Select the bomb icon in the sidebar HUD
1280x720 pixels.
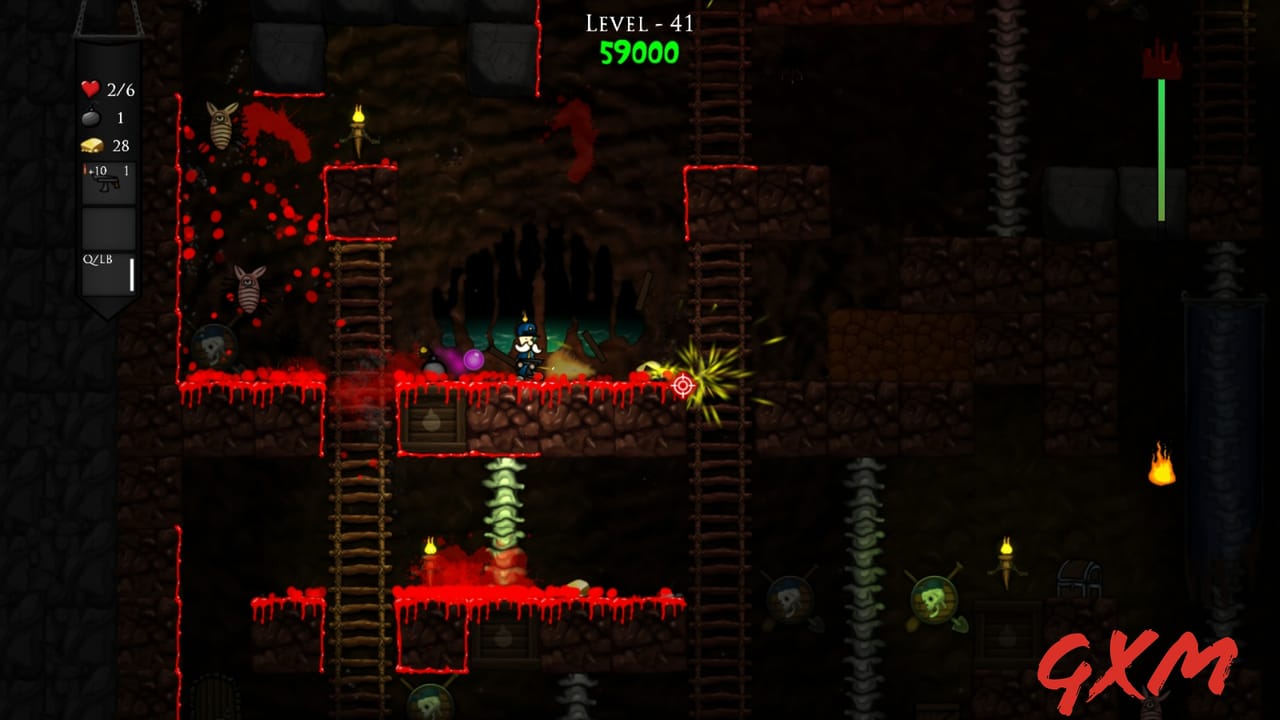91,116
